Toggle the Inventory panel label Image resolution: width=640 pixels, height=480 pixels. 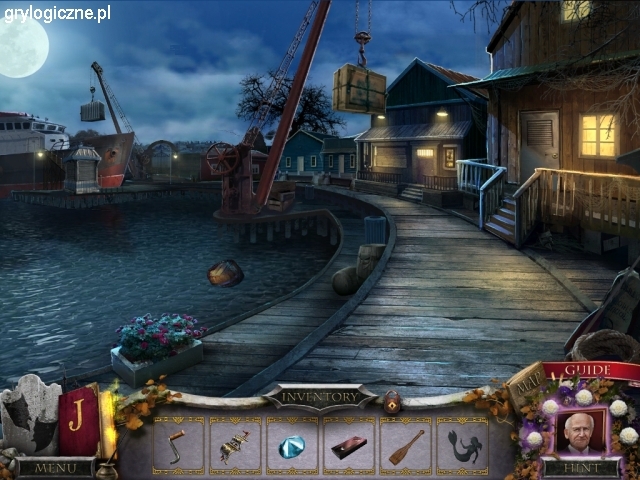click(x=319, y=397)
